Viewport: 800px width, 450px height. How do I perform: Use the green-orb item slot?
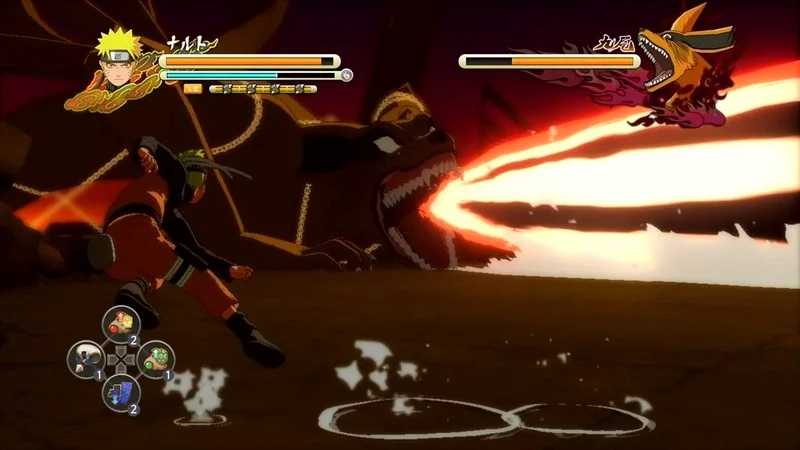[x=156, y=359]
